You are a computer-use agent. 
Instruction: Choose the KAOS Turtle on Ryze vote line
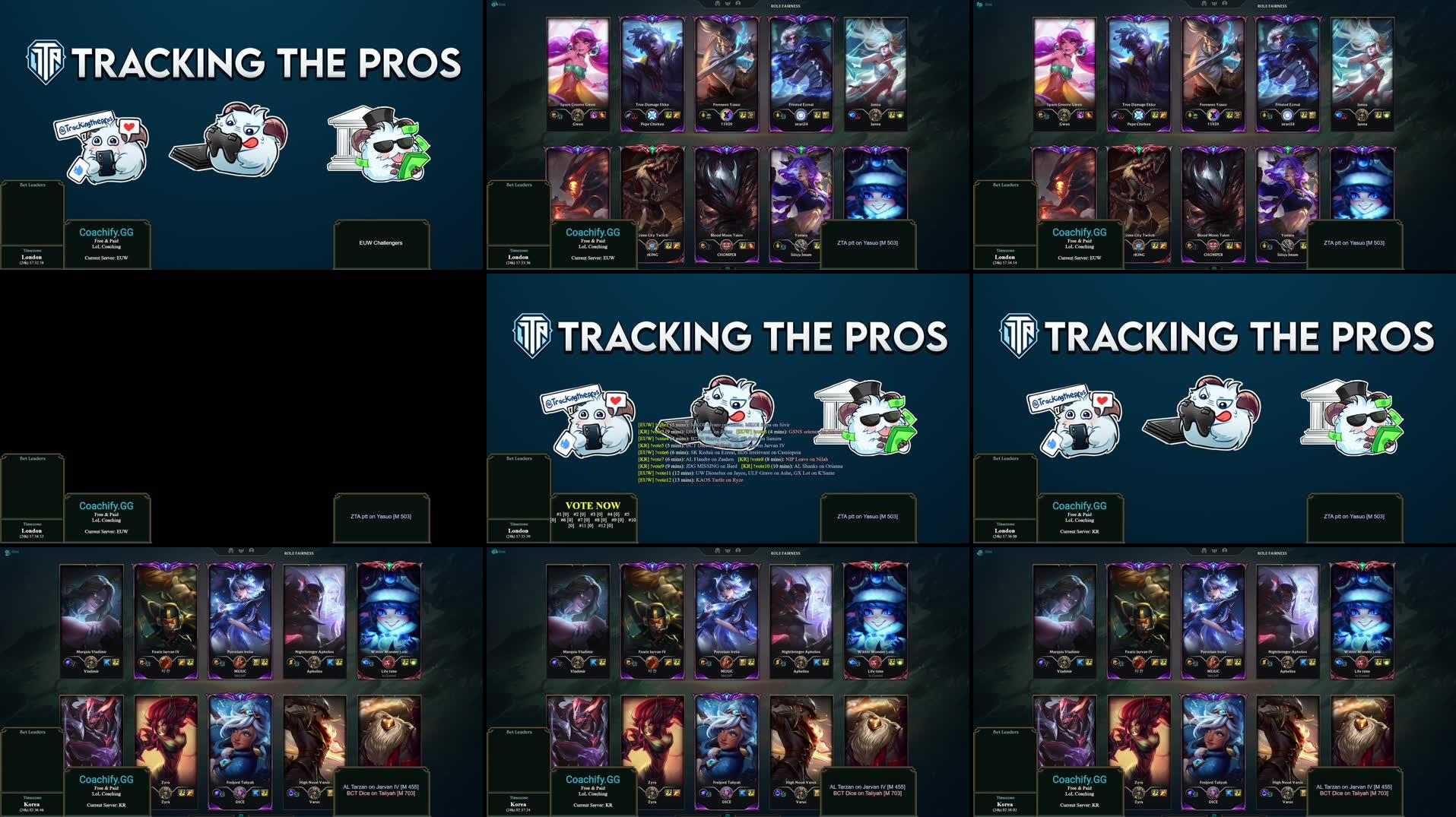pyautogui.click(x=691, y=480)
